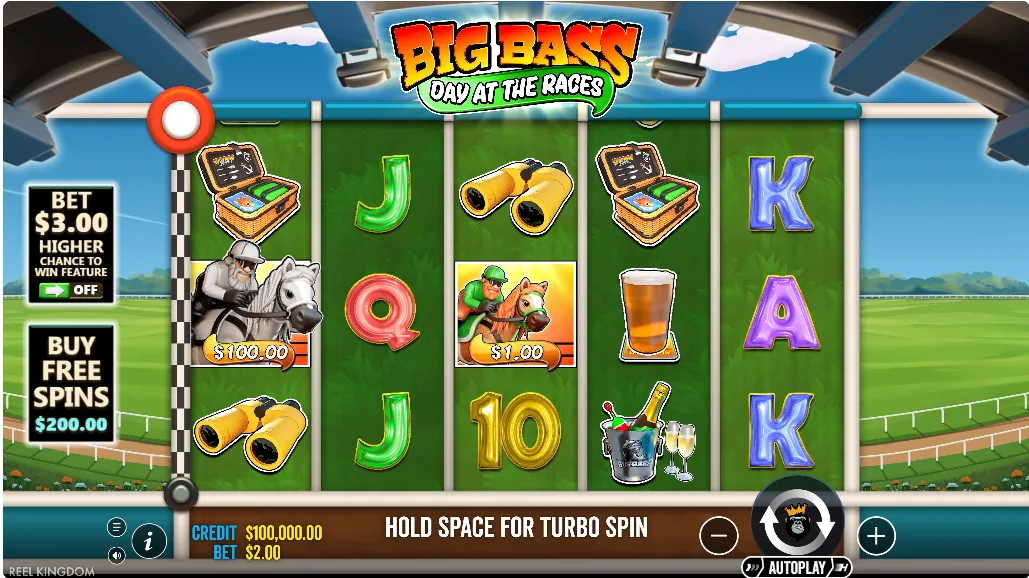Open the hamburger settings menu
Image resolution: width=1029 pixels, height=578 pixels.
coord(117,527)
